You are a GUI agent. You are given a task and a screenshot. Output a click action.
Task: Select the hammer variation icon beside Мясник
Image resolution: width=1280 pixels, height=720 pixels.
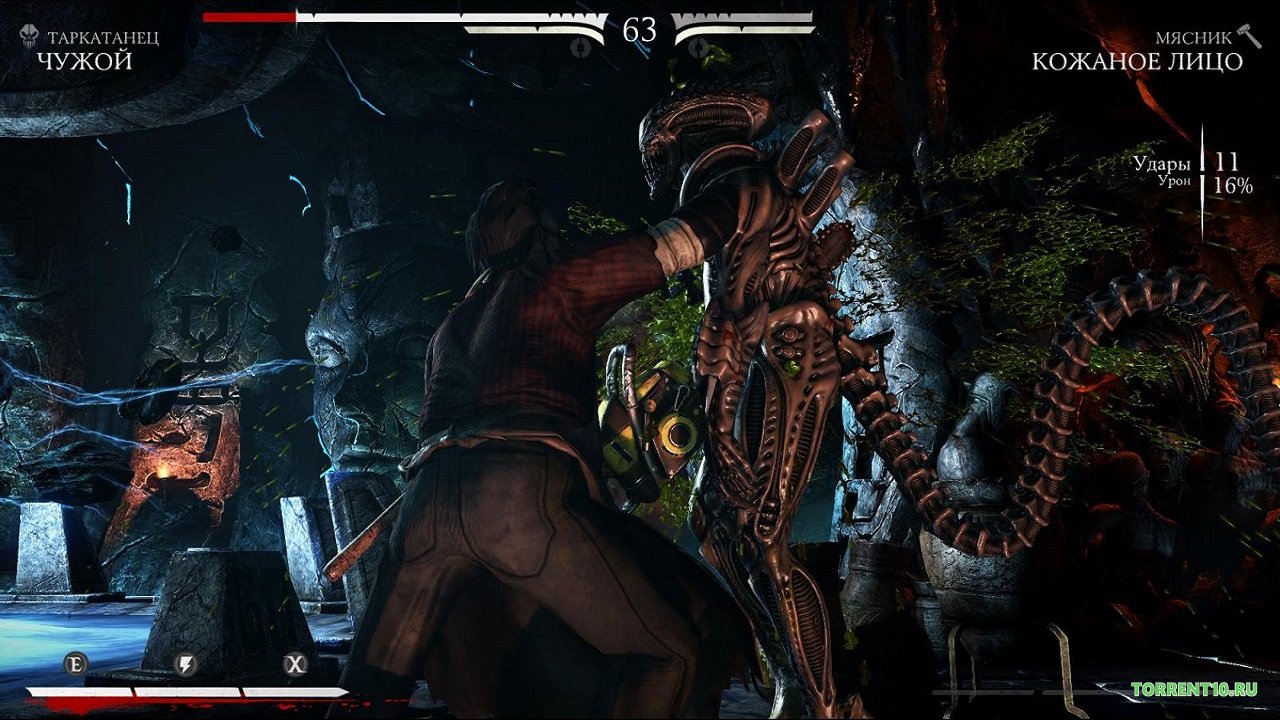point(1249,35)
